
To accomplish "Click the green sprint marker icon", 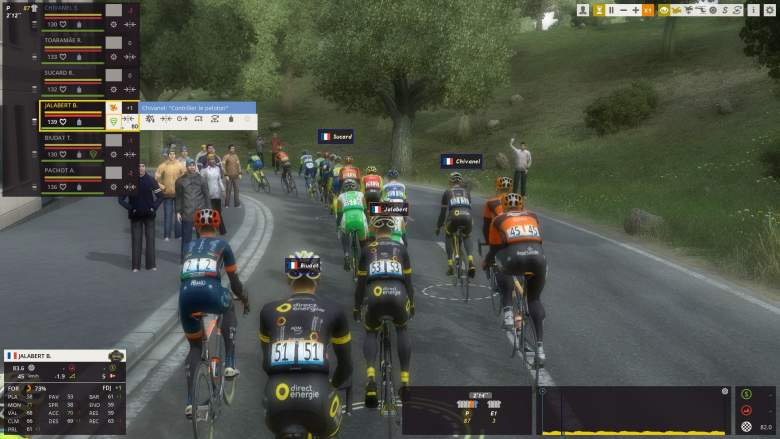I will (x=745, y=393).
